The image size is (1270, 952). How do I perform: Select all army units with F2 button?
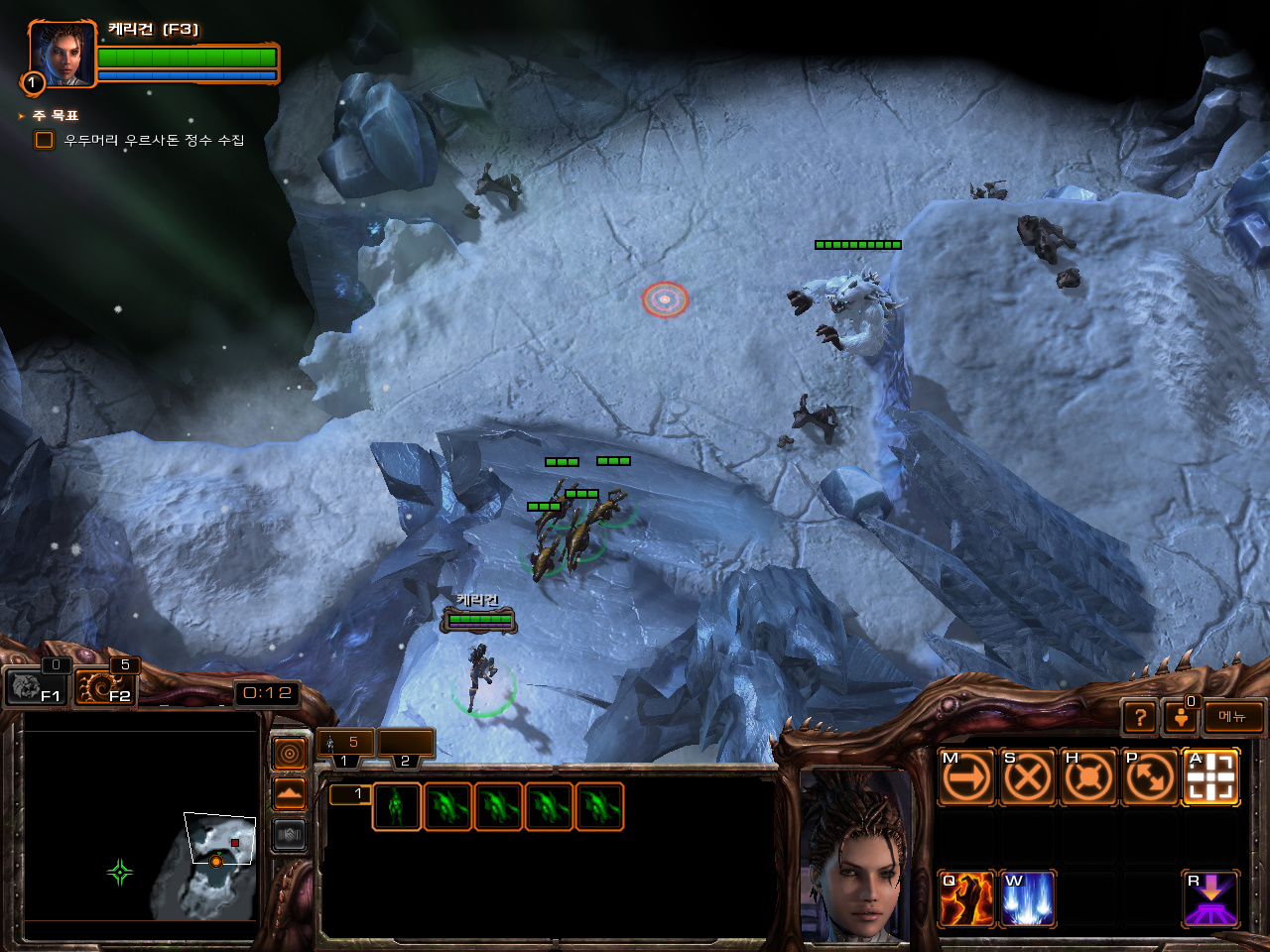(x=105, y=686)
